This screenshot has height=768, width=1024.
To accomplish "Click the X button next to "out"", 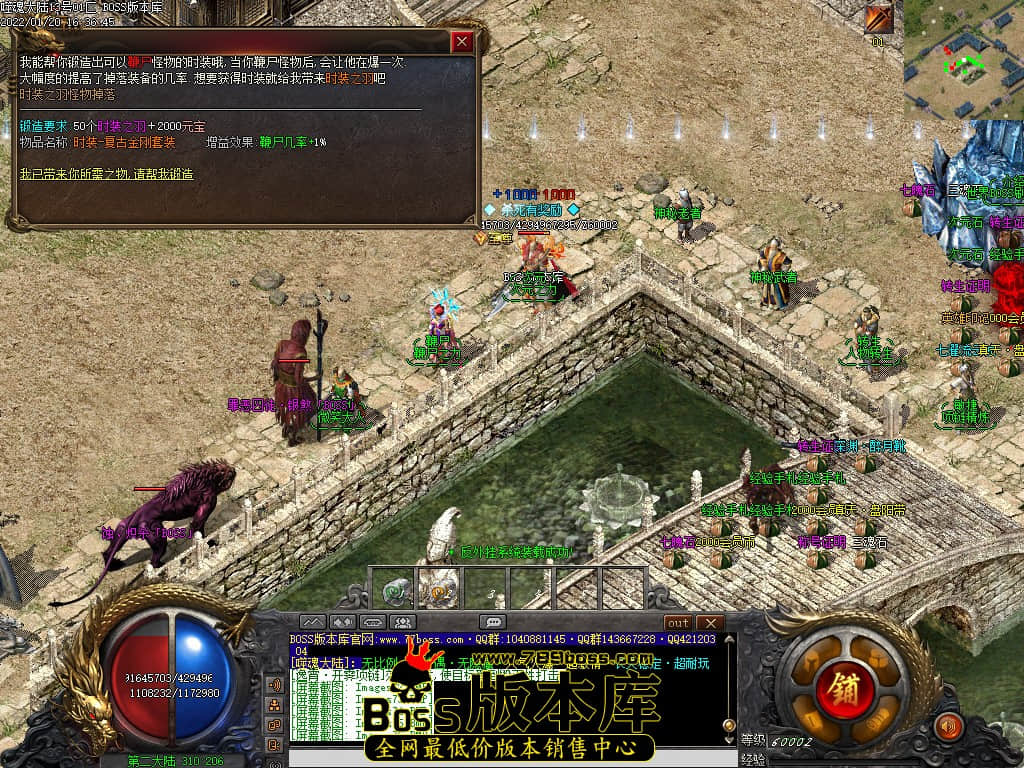I will 709,622.
